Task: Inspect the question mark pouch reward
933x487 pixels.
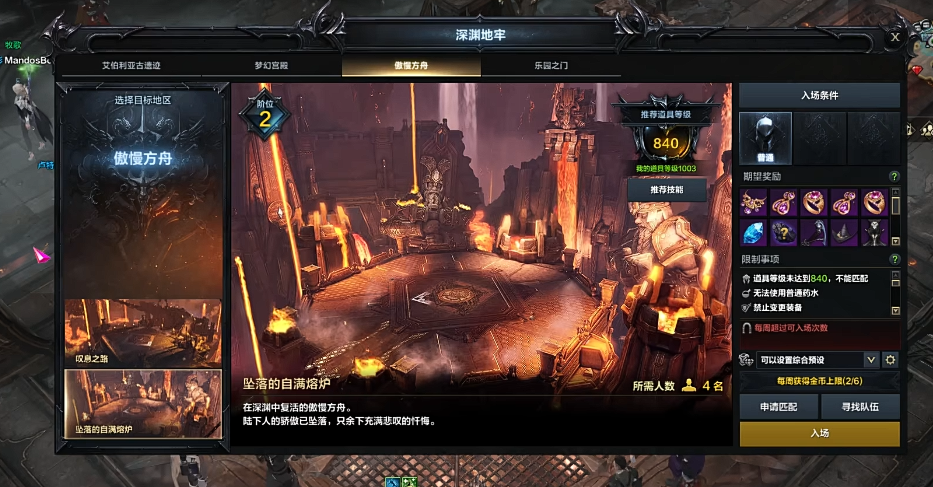Action: point(784,233)
